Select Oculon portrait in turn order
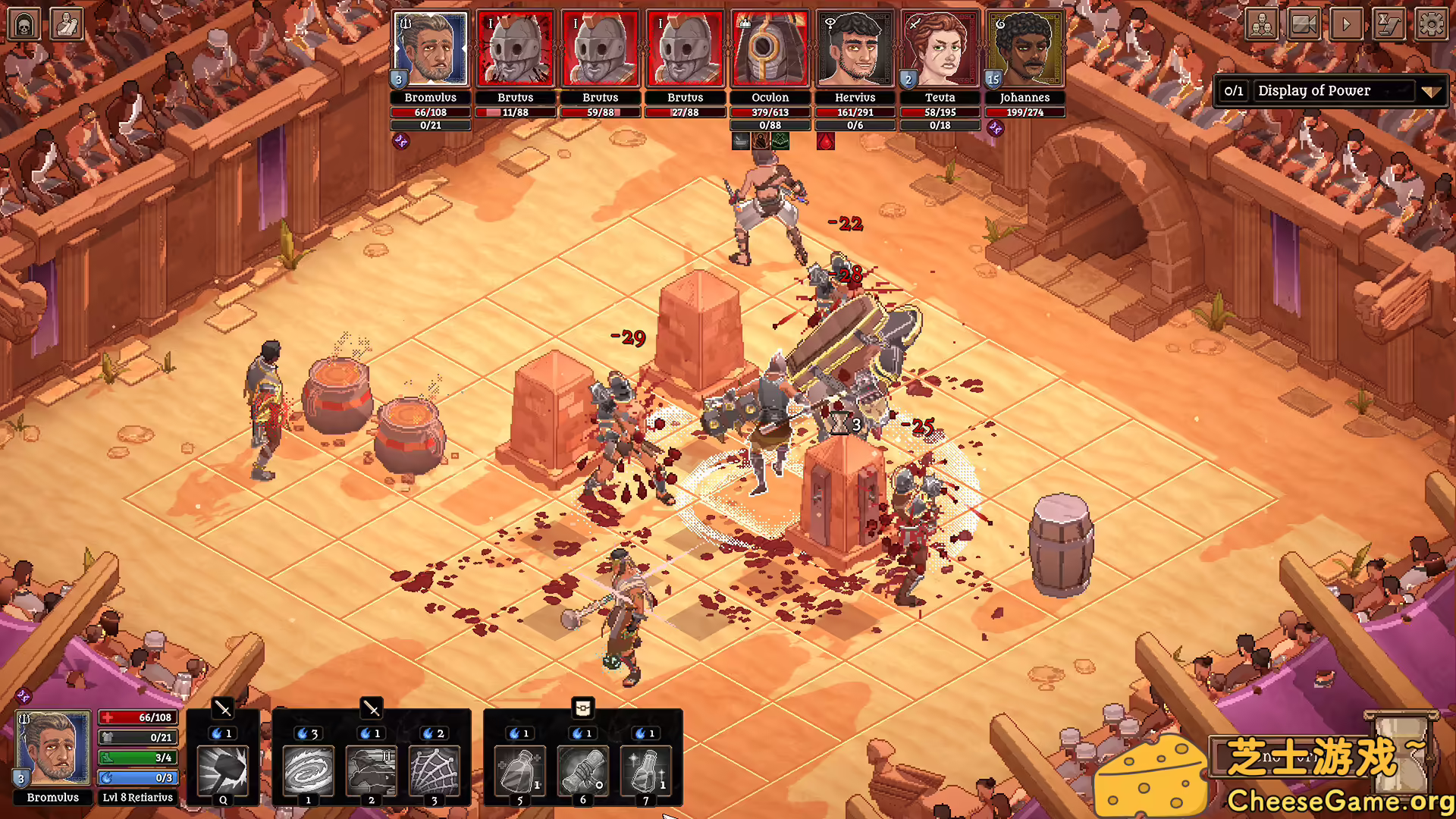1456x819 pixels. 770,49
